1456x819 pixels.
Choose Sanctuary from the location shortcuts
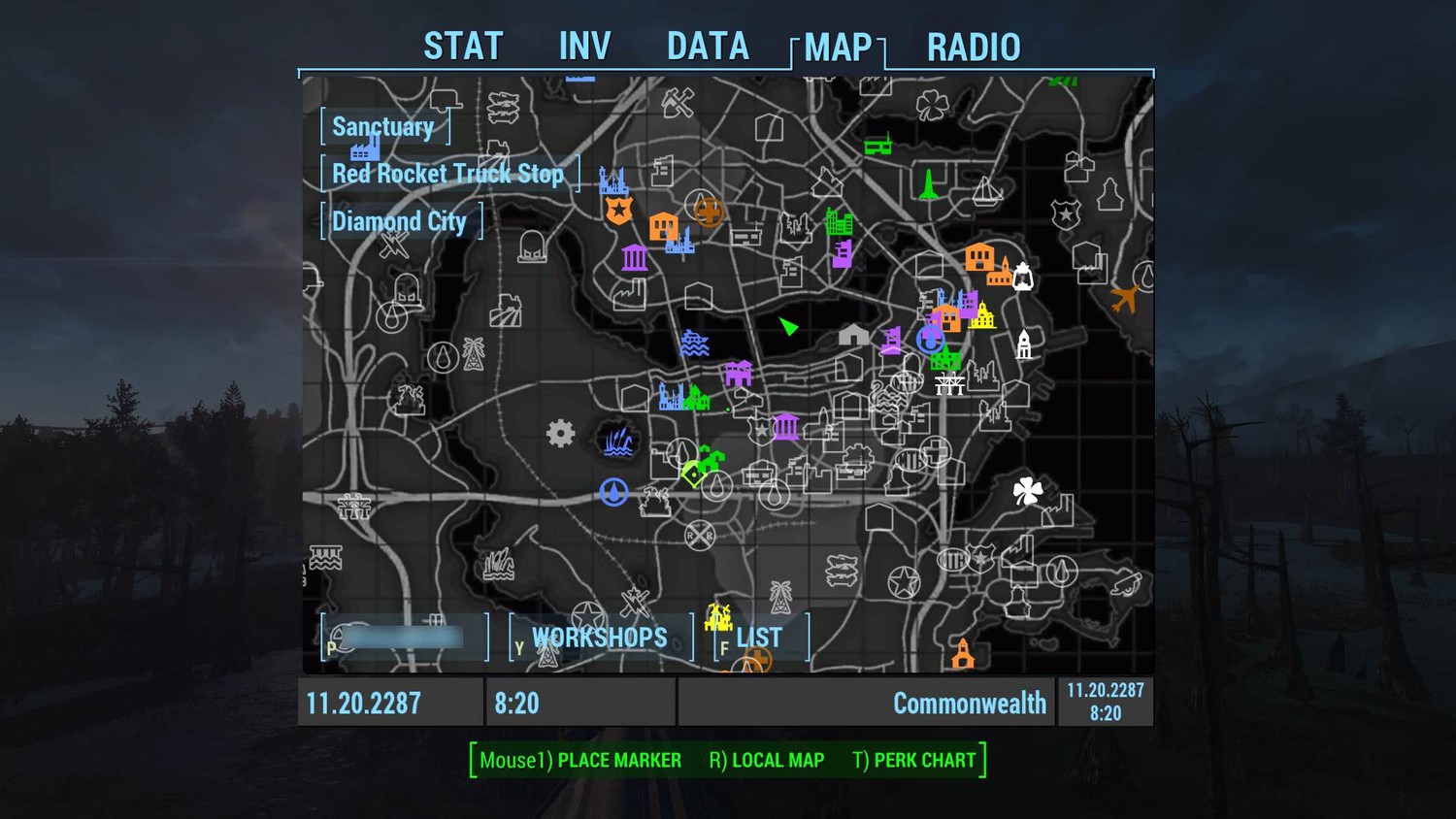pos(383,127)
